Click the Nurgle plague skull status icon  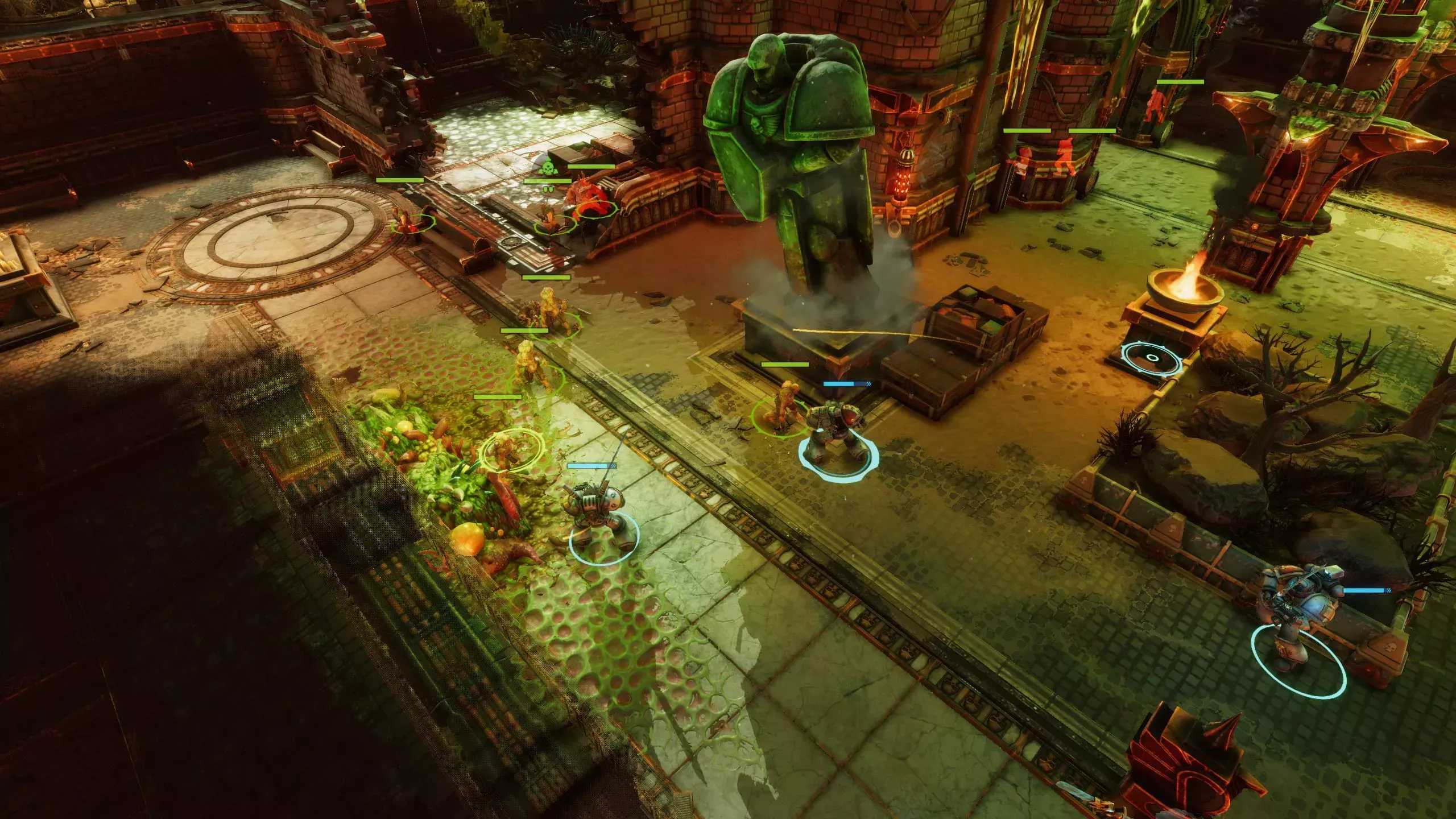[x=548, y=168]
